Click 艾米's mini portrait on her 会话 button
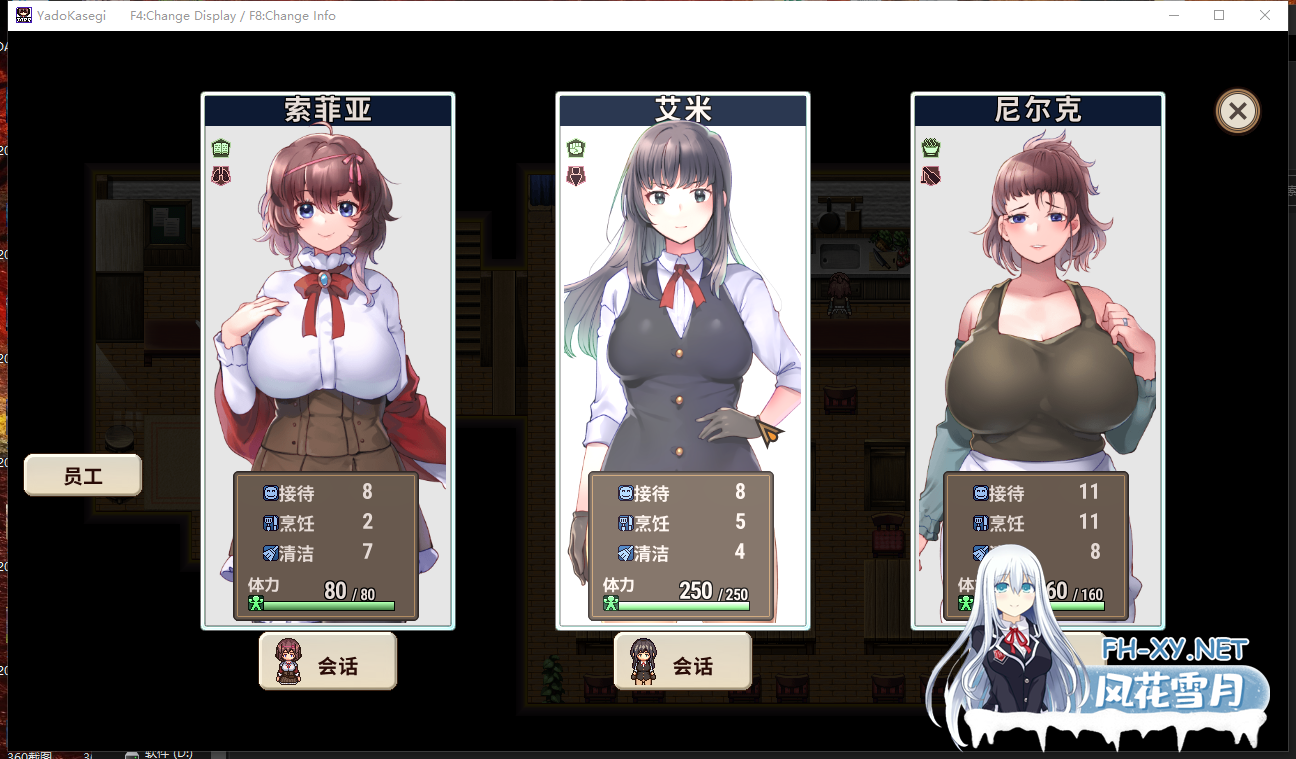The width and height of the screenshot is (1296, 759). pos(641,660)
